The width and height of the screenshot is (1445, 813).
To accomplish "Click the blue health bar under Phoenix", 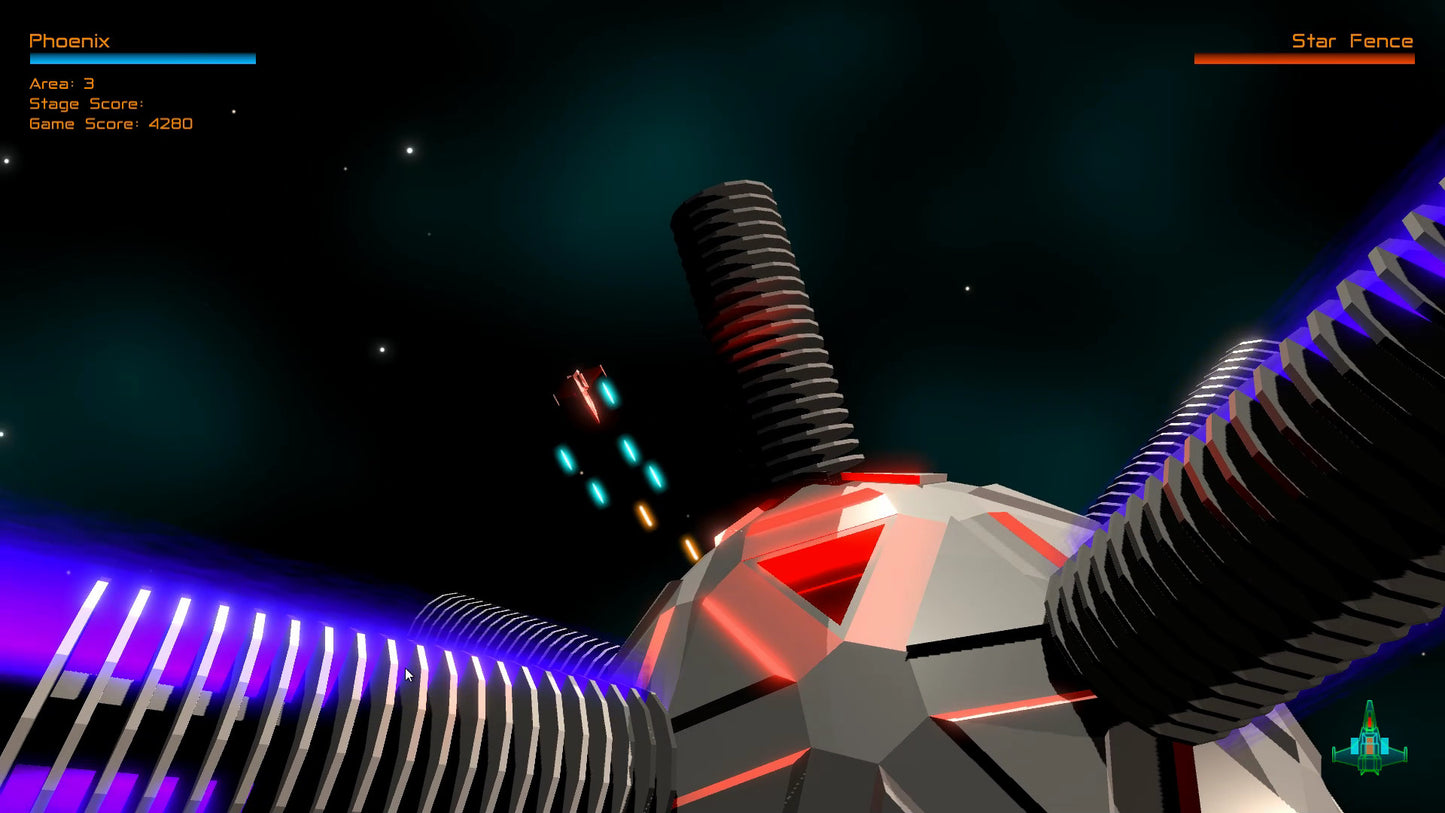I will [x=141, y=59].
